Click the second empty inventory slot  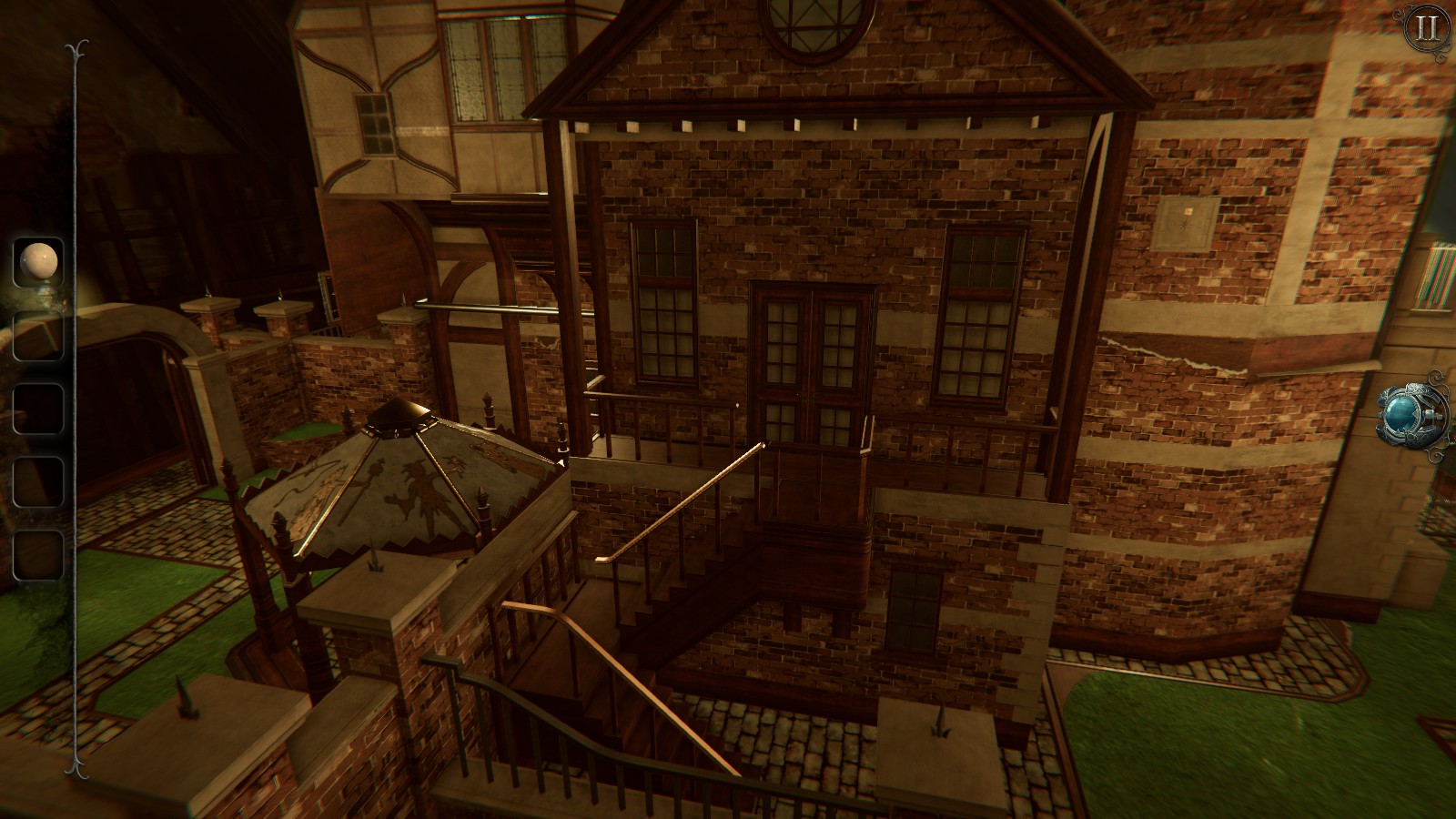click(x=36, y=407)
